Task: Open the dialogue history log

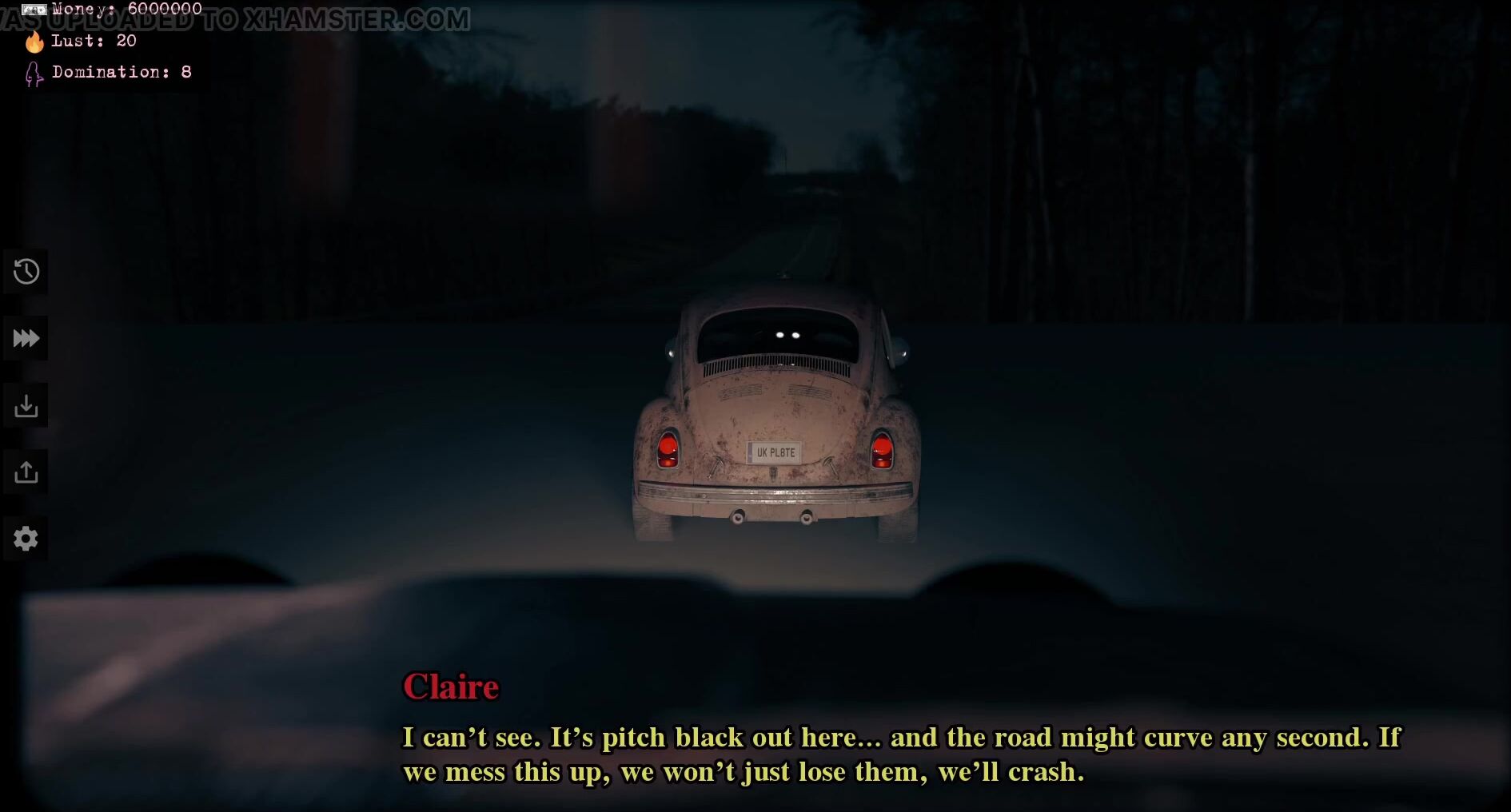Action: tap(26, 272)
